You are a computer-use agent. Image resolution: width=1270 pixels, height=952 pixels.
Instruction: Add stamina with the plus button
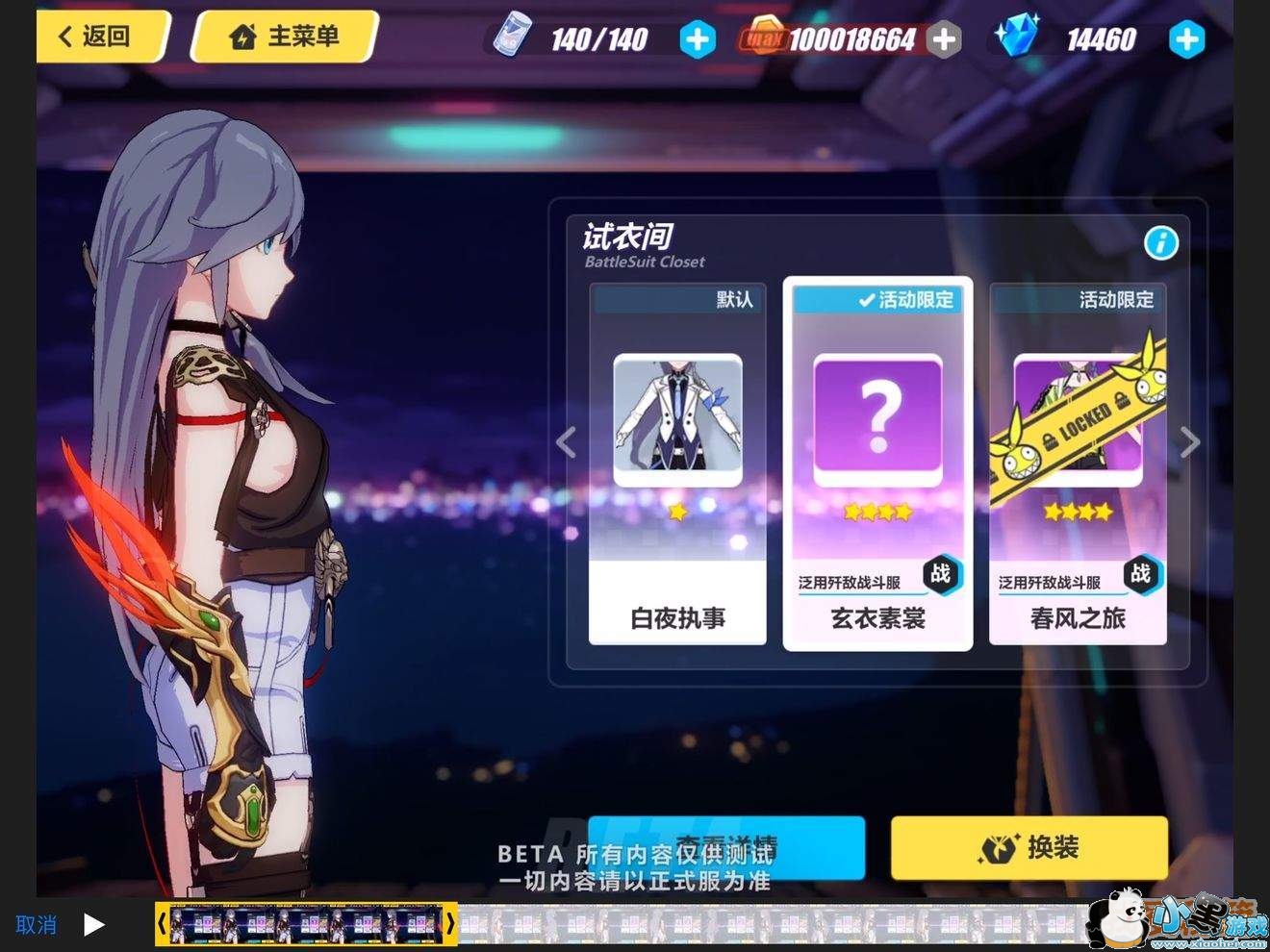697,39
